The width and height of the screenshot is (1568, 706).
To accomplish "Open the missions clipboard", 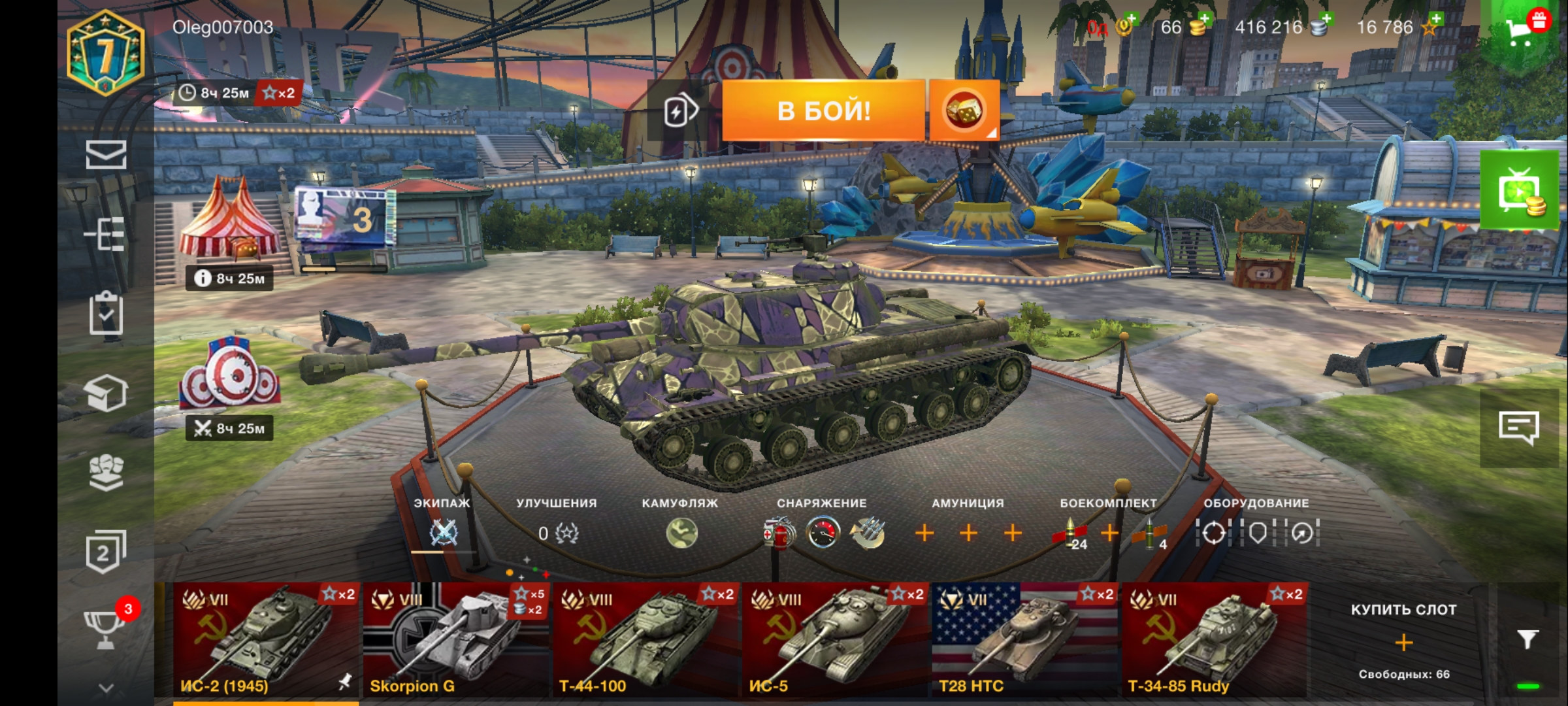I will click(x=106, y=314).
